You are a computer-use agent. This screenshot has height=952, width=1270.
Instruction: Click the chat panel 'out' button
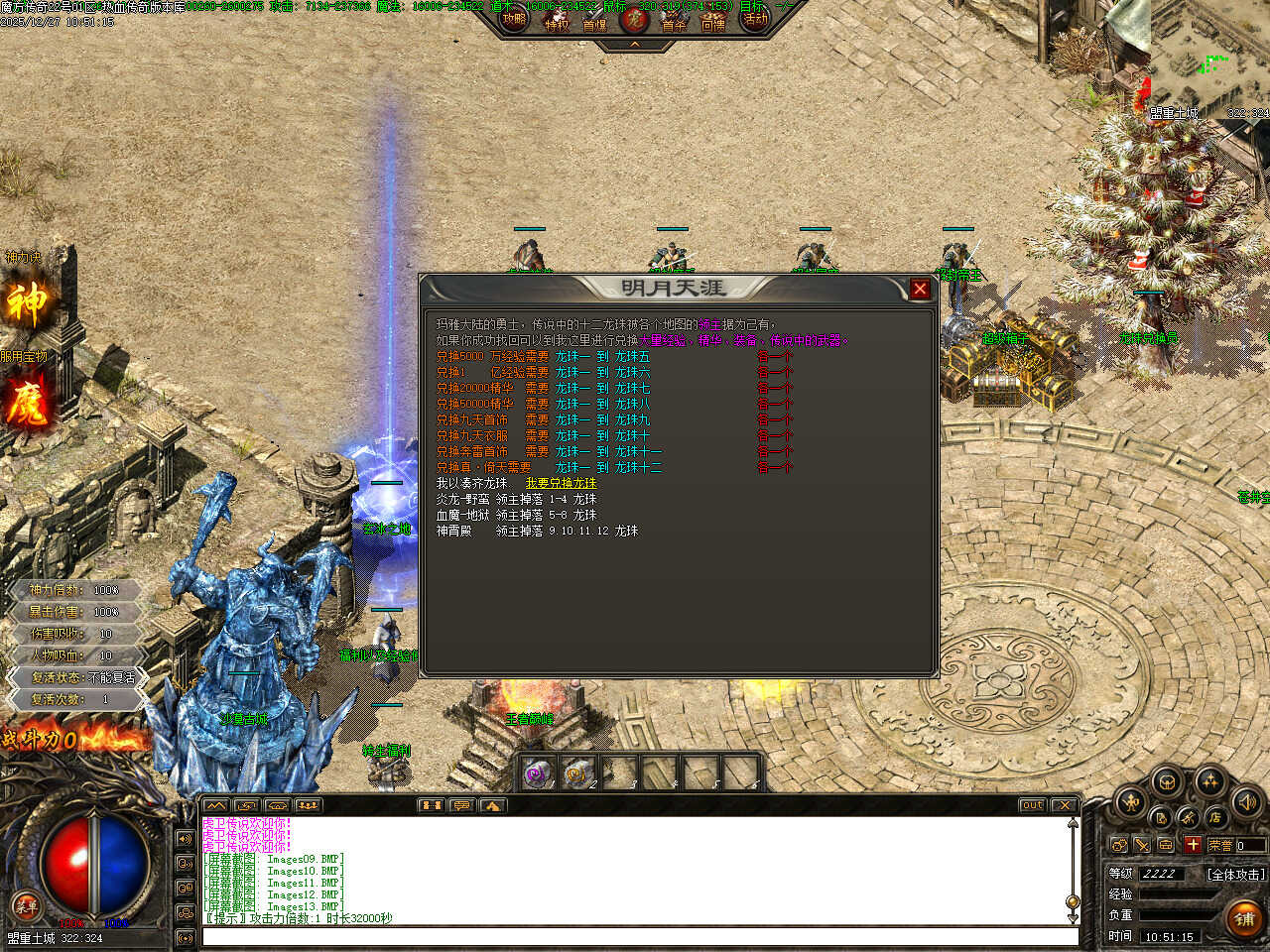1032,805
